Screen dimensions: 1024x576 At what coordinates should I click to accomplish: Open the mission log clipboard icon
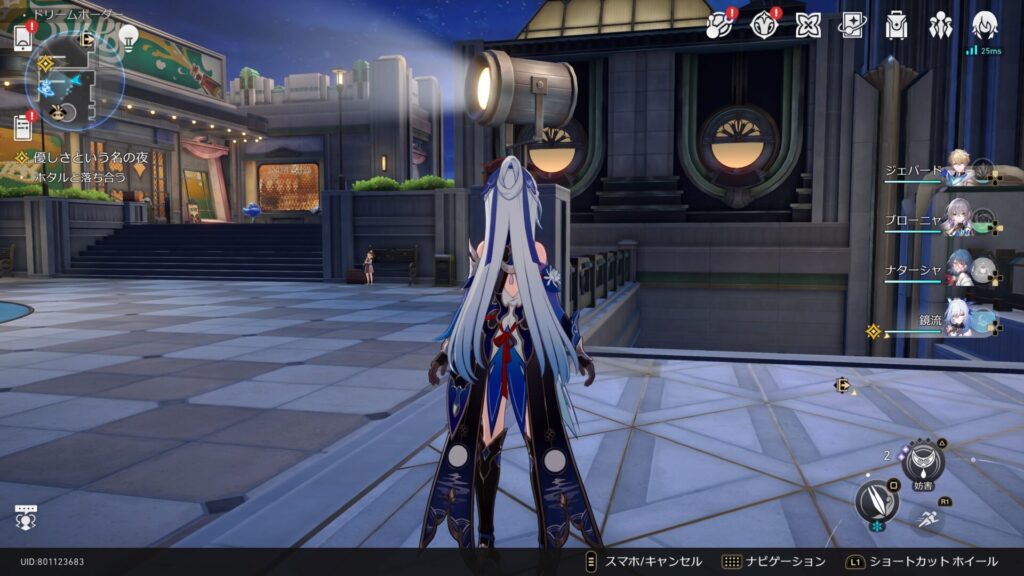pos(23,127)
